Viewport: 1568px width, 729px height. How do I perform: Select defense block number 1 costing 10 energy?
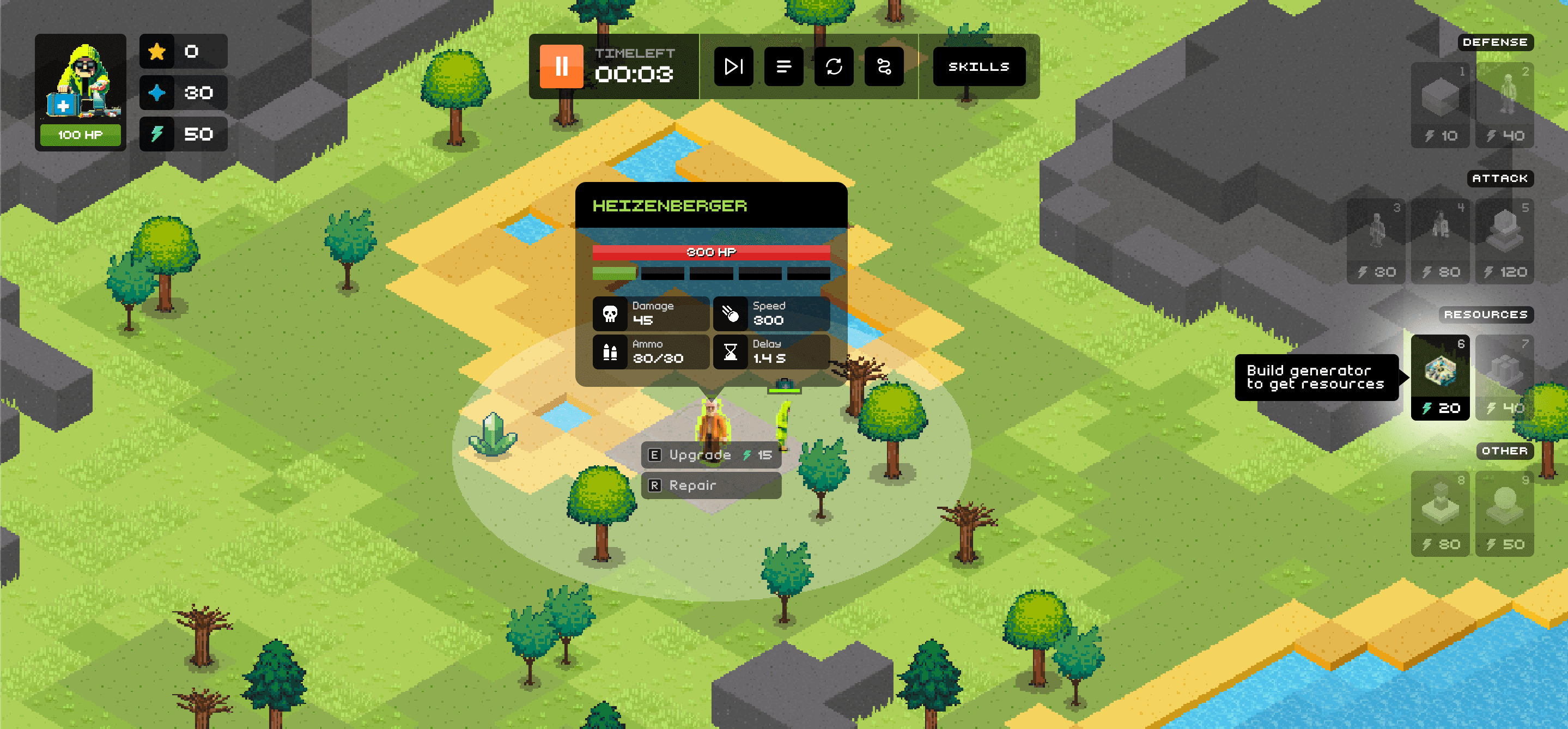coord(1440,105)
